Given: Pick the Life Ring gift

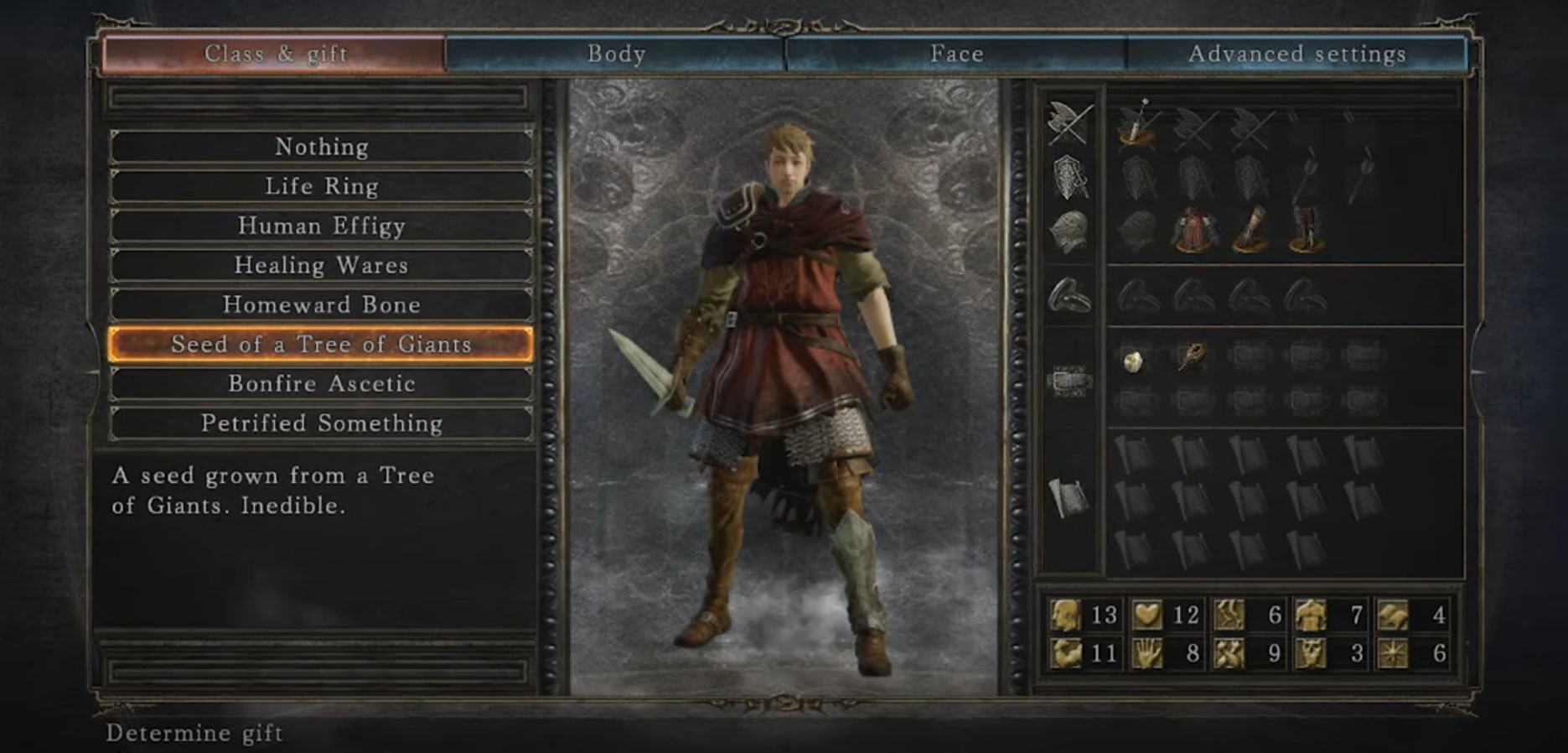Looking at the screenshot, I should [321, 186].
